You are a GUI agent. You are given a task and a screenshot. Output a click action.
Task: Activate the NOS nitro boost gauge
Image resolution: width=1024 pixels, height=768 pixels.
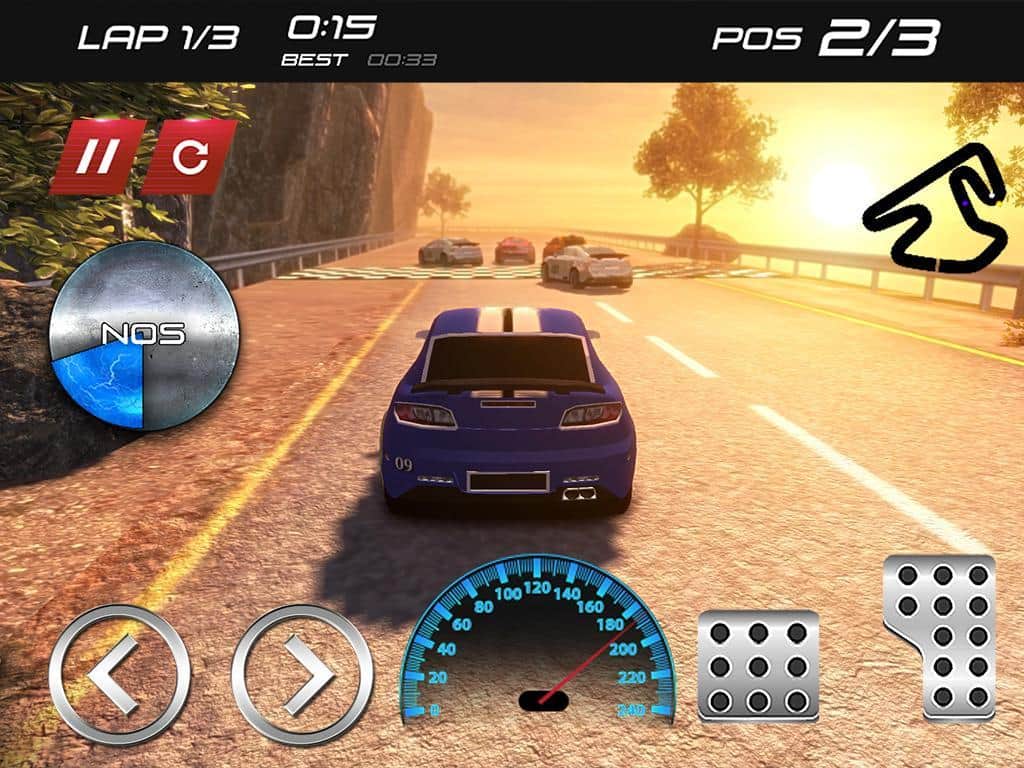point(144,335)
